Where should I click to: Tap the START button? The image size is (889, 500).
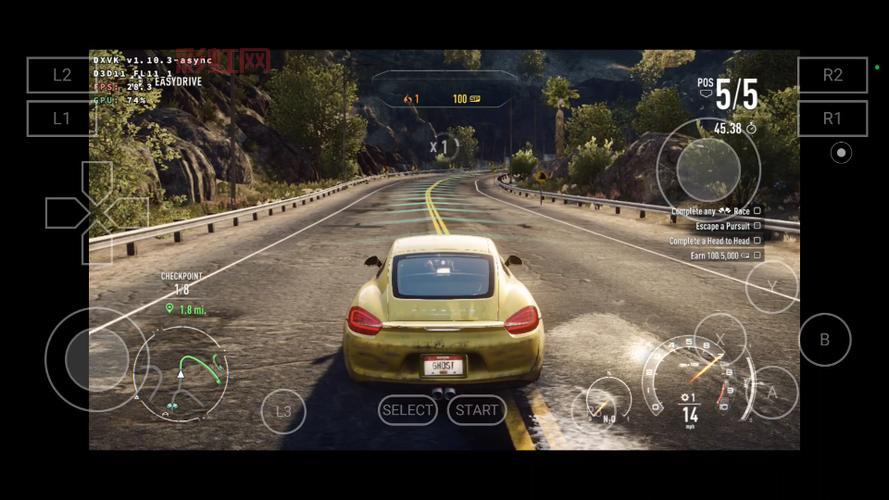[x=477, y=410]
